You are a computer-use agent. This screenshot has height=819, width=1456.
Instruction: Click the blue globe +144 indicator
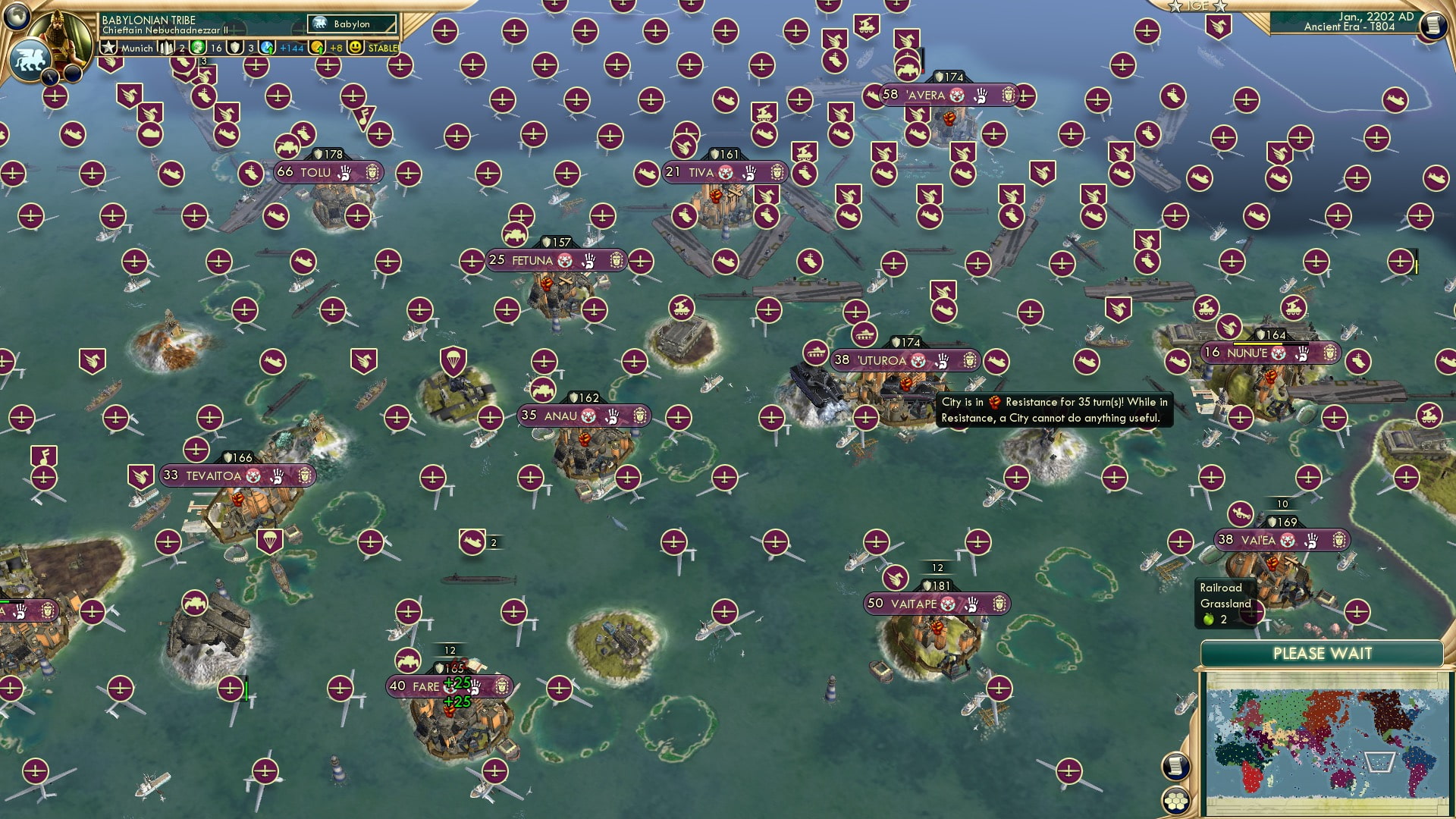pos(268,48)
